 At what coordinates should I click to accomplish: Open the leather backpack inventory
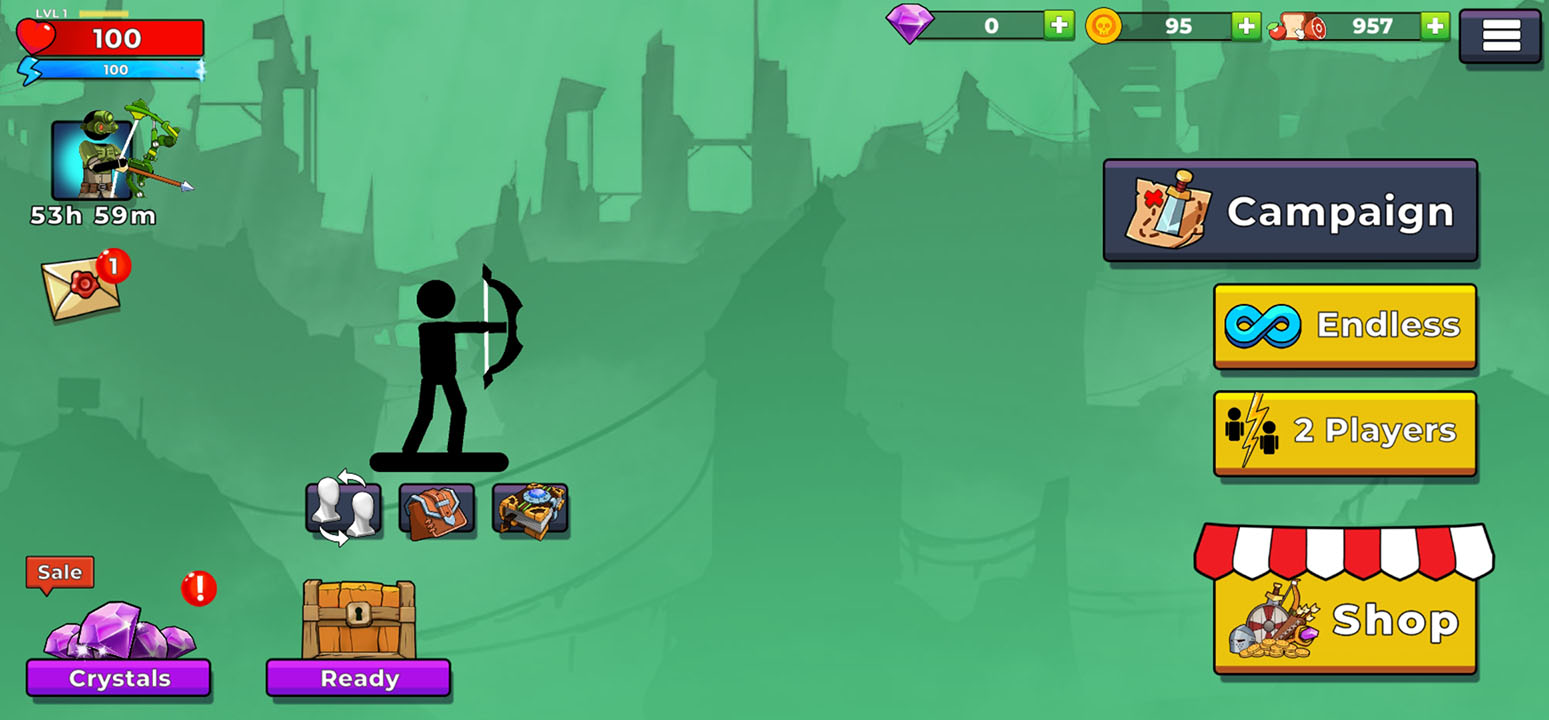click(437, 509)
